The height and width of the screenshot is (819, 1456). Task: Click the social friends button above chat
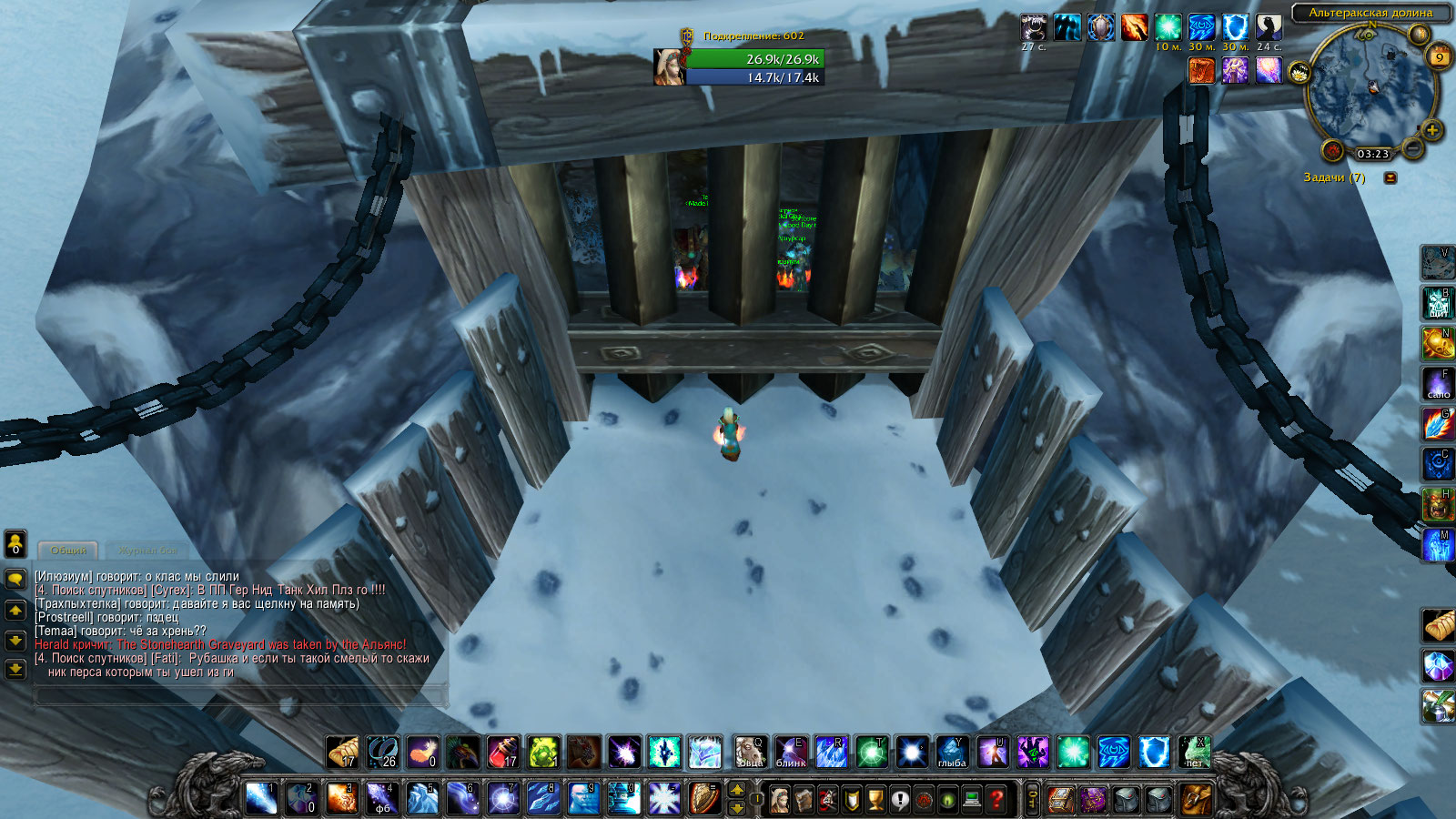pyautogui.click(x=15, y=544)
